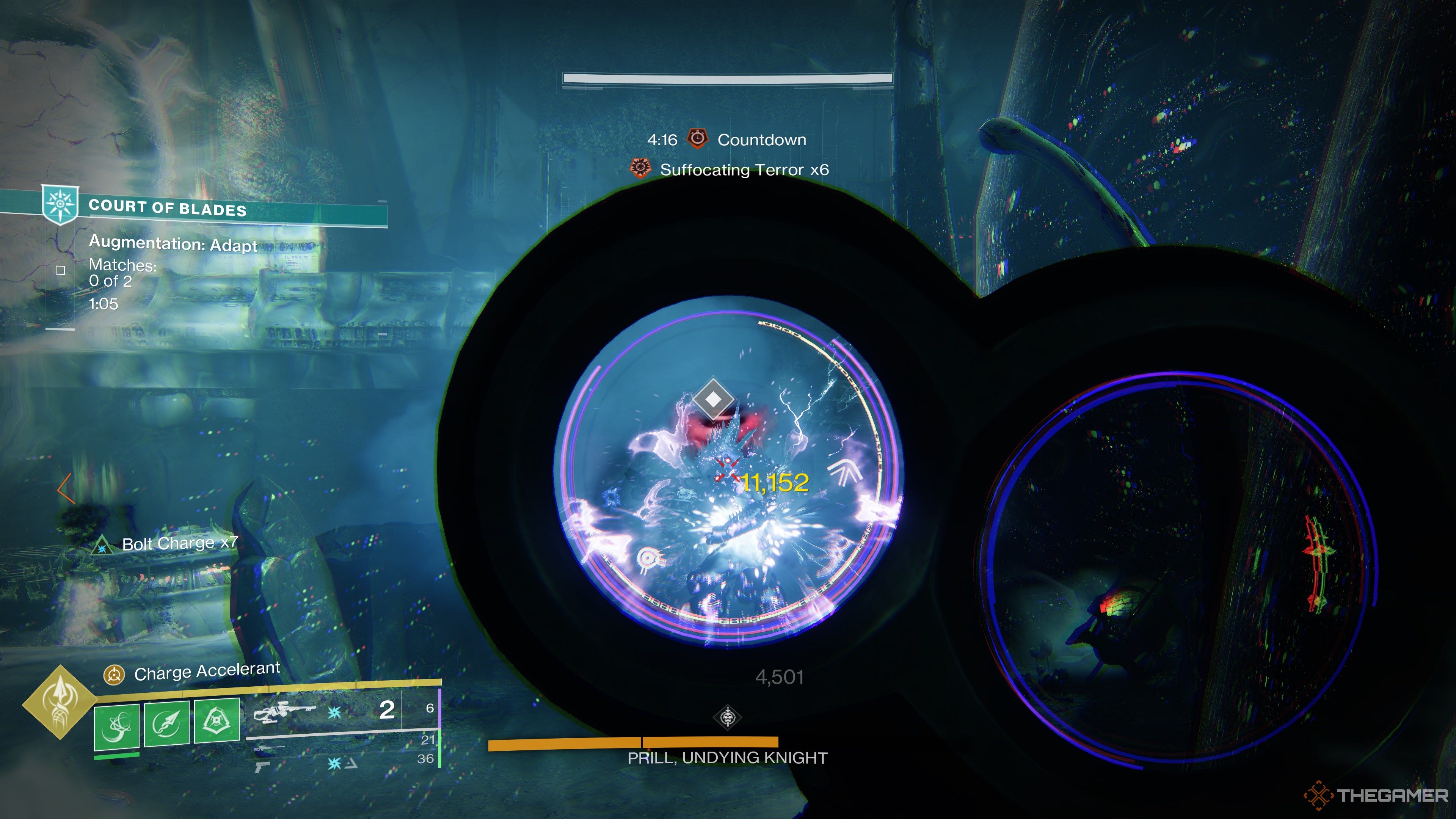Toggle the Matches objective checkbox
The width and height of the screenshot is (1456, 819).
[x=61, y=270]
